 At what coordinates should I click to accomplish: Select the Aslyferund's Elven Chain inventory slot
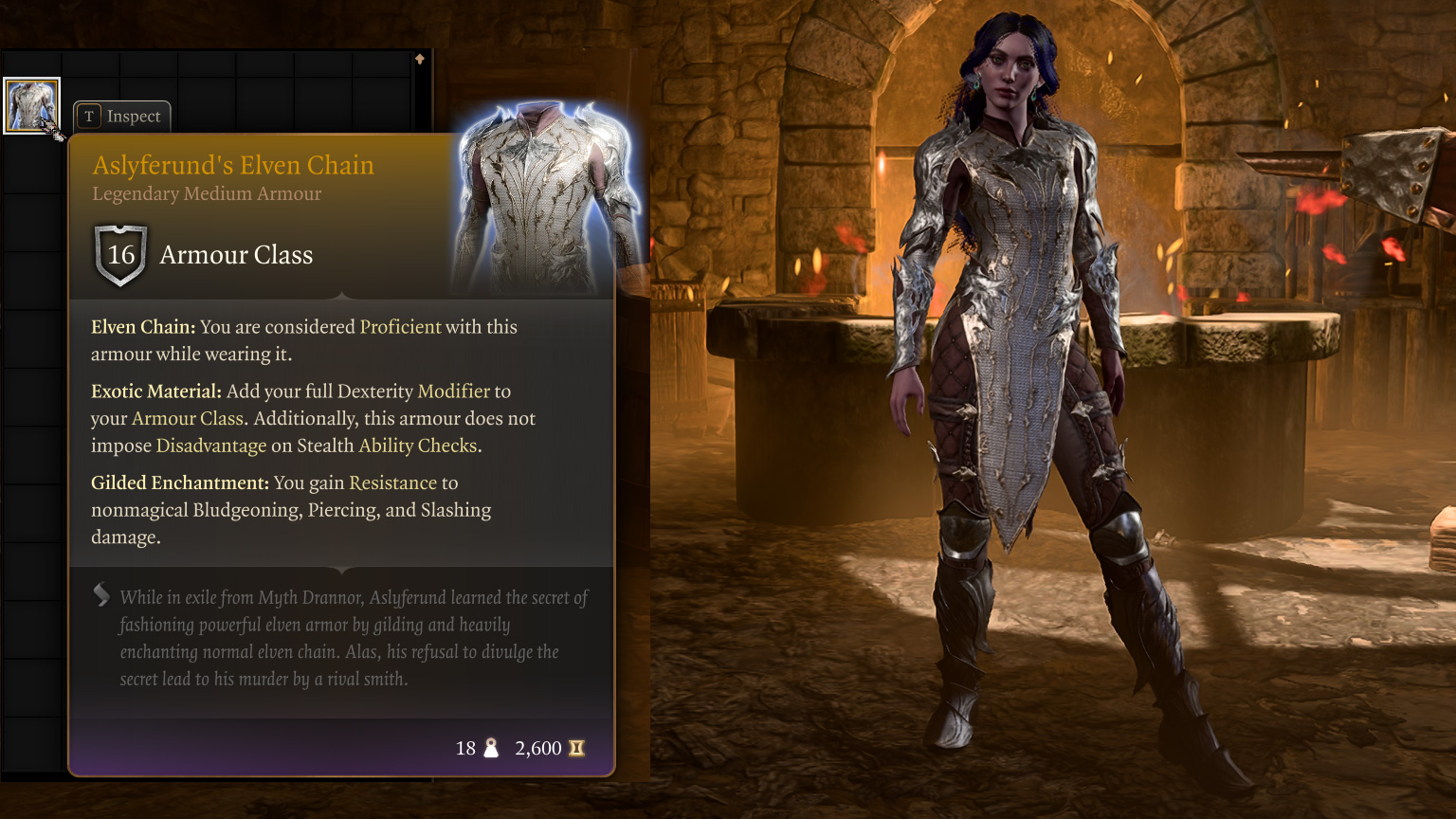point(31,105)
